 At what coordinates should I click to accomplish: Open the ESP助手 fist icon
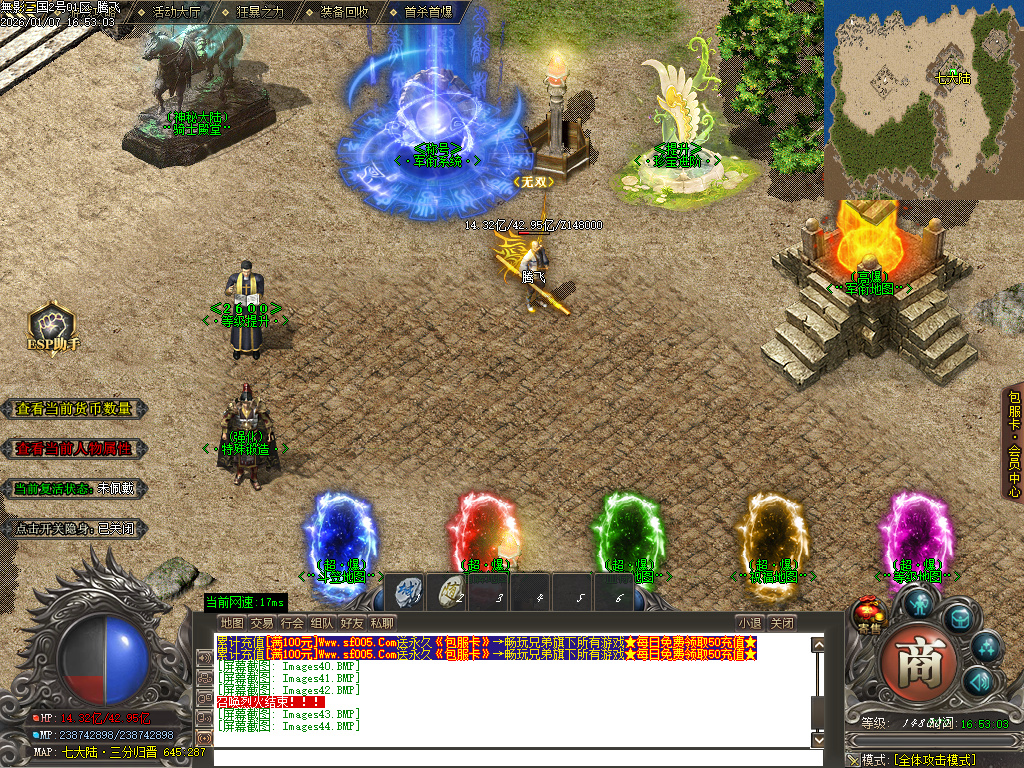pyautogui.click(x=52, y=325)
